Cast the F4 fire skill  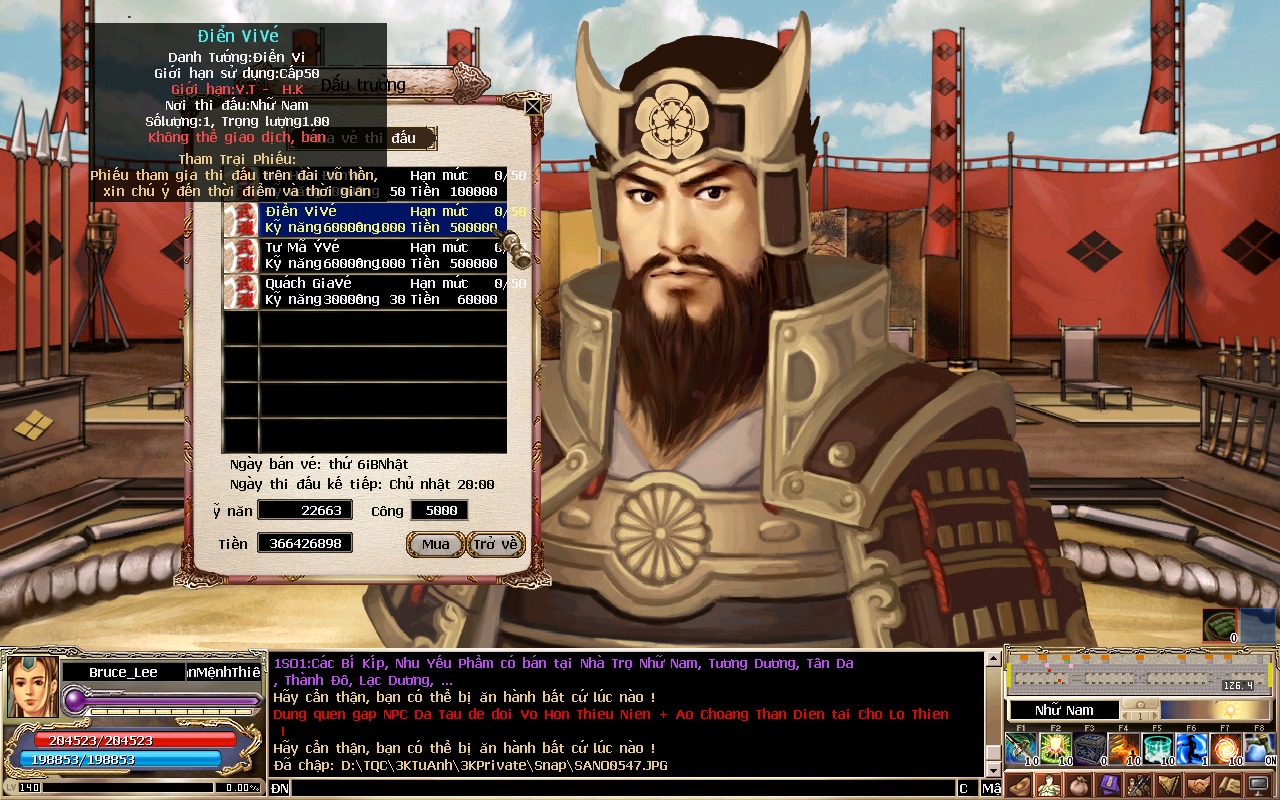point(1124,748)
